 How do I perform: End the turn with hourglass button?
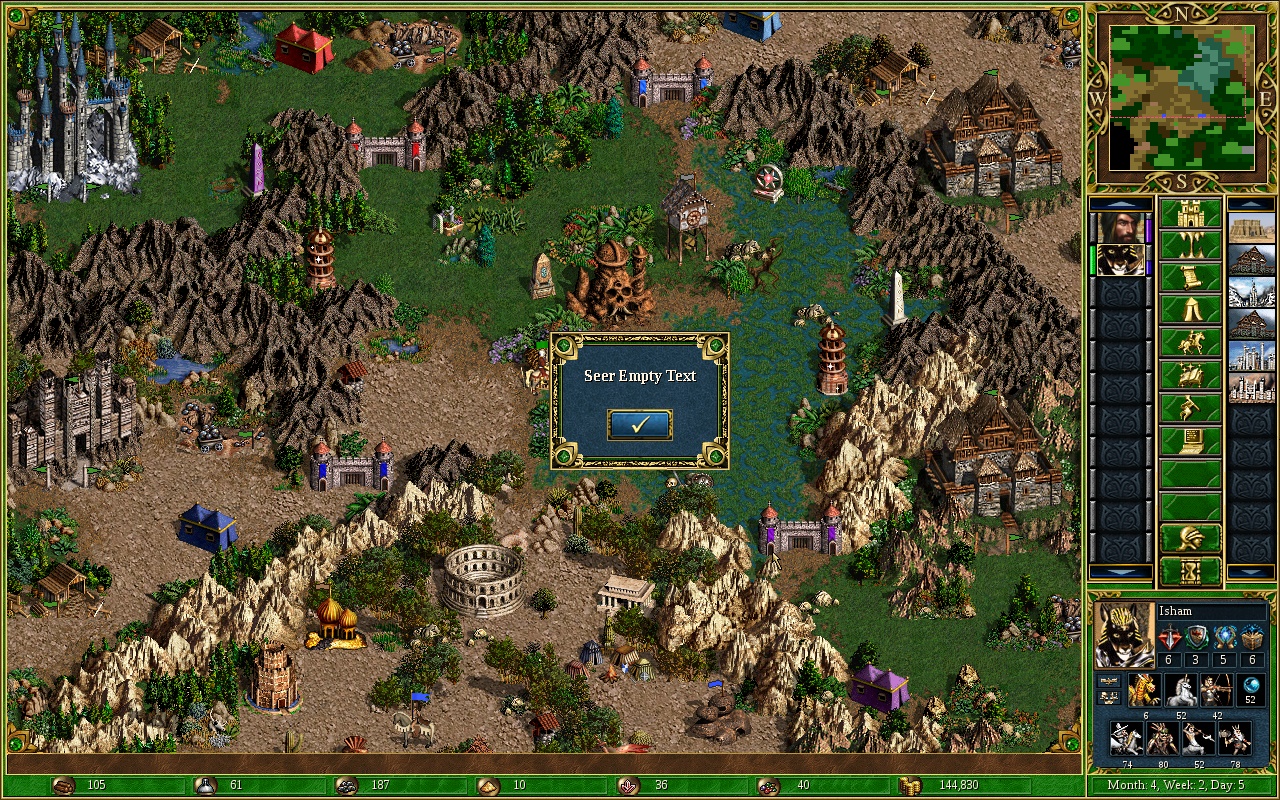pyautogui.click(x=1190, y=571)
